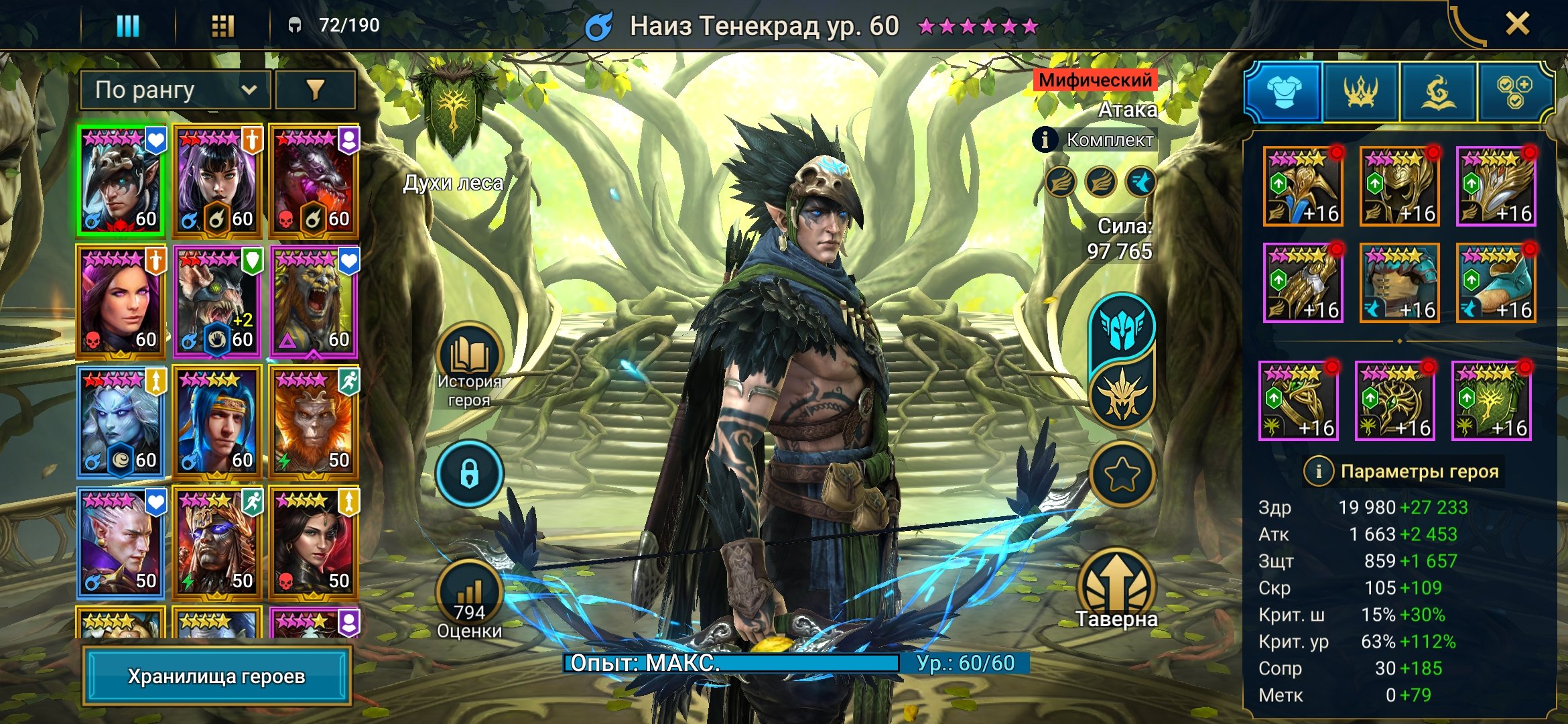Mark hero as favorite with star button

(x=1122, y=474)
